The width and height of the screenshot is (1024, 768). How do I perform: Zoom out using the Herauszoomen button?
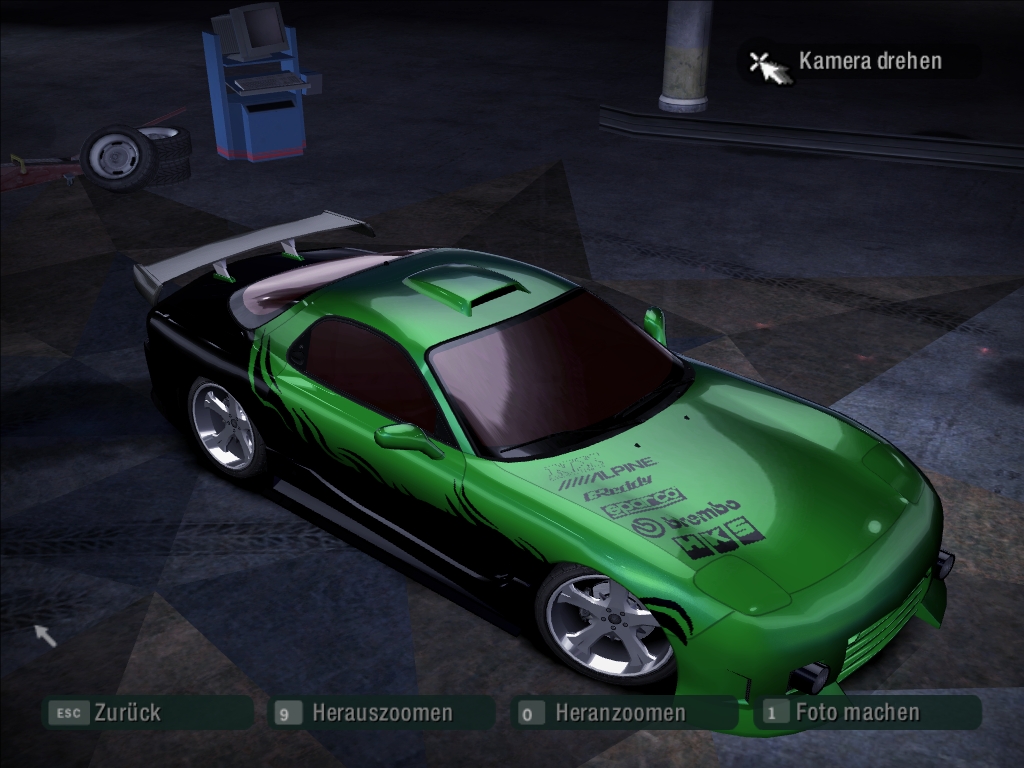click(381, 713)
